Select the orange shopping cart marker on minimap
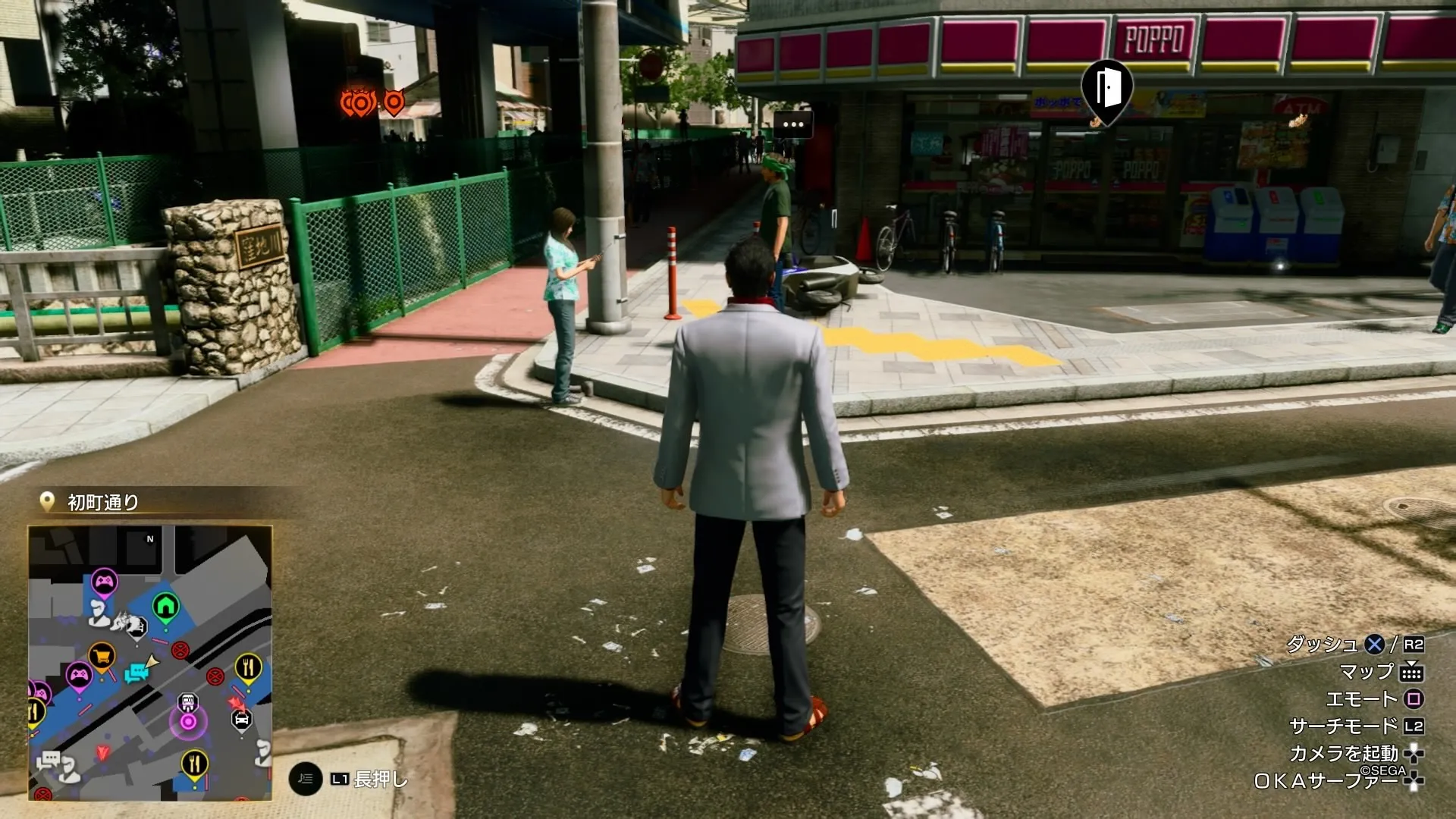 pos(102,656)
